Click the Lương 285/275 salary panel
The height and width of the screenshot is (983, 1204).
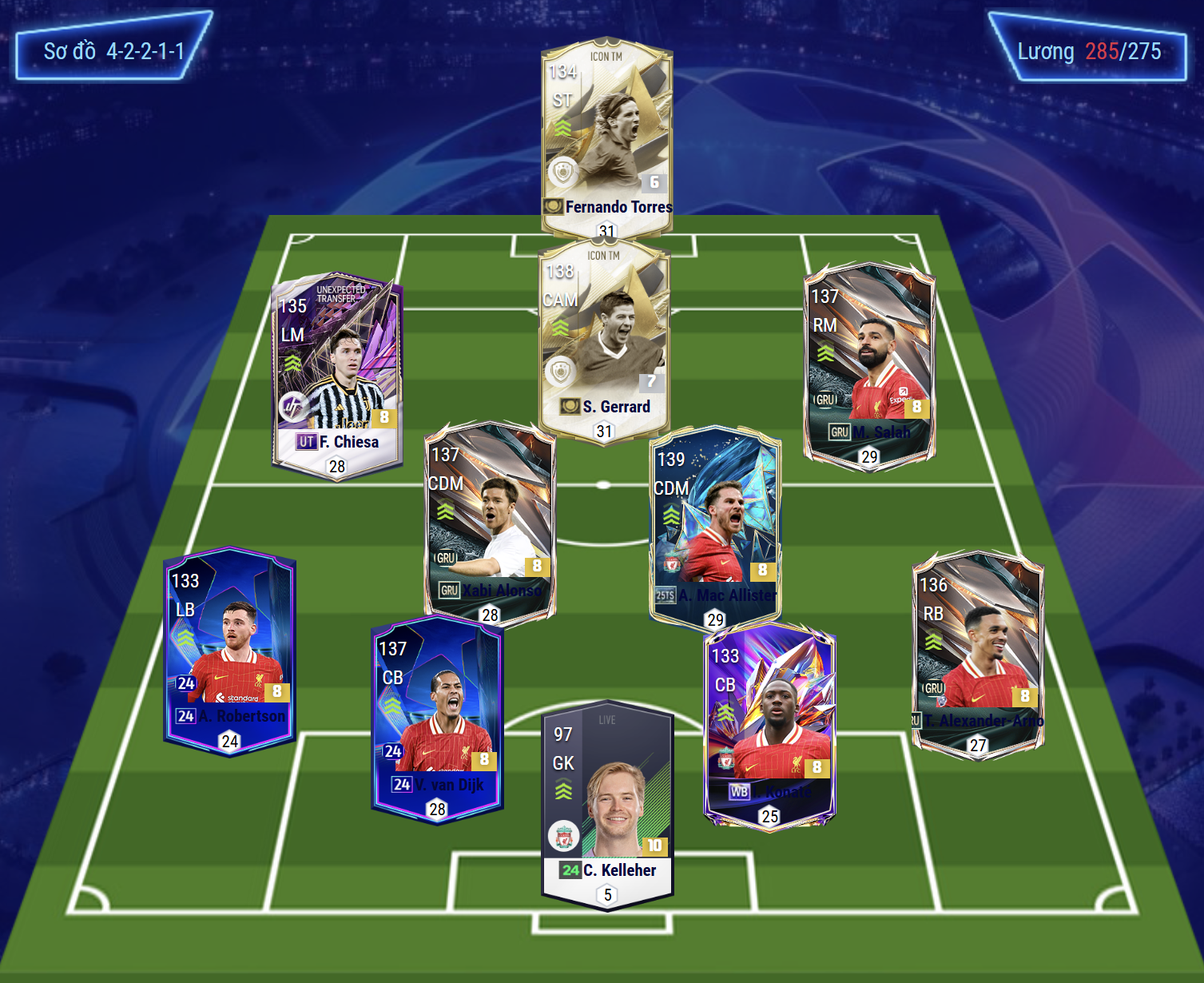click(1088, 51)
